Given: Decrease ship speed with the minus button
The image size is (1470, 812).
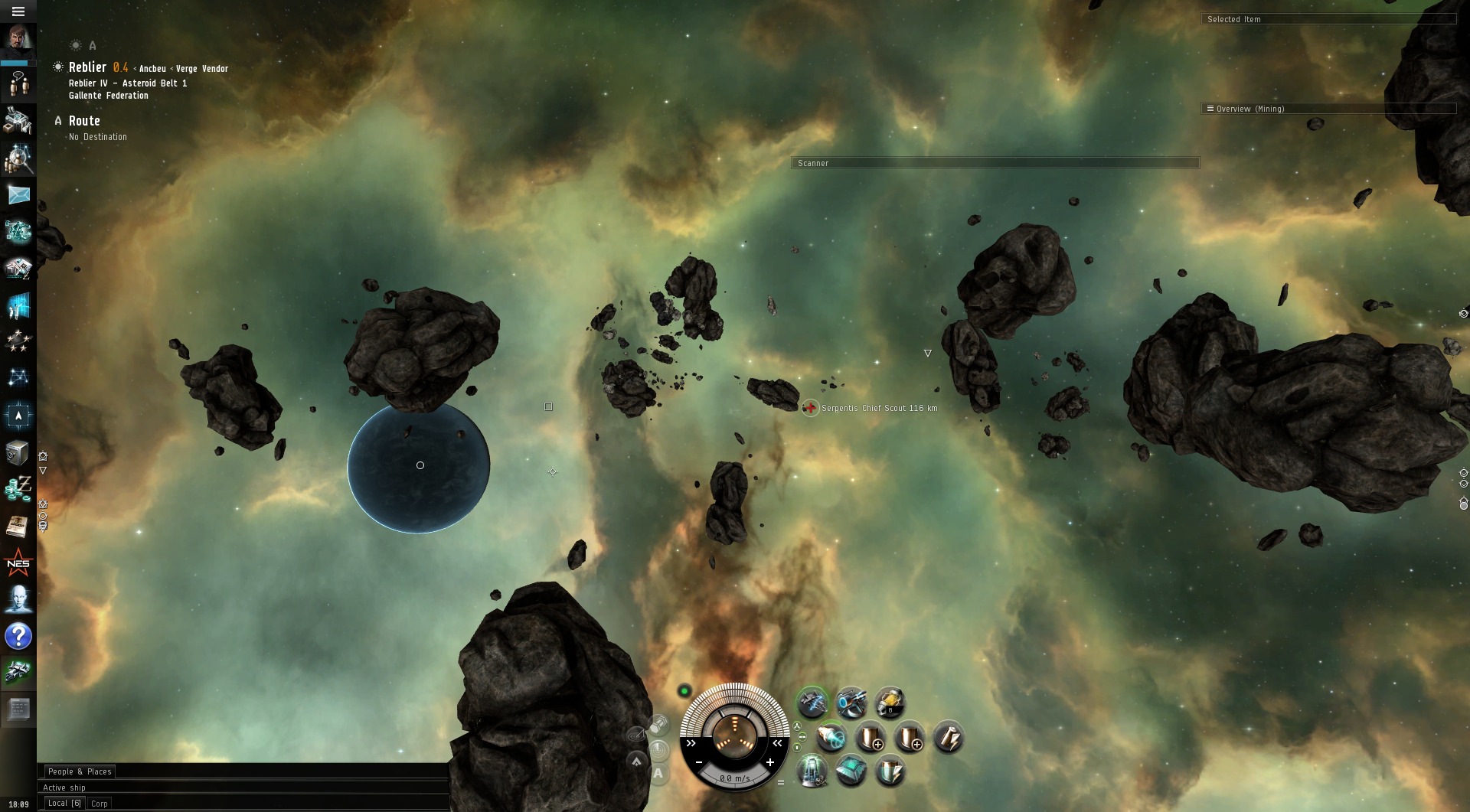Looking at the screenshot, I should 698,762.
